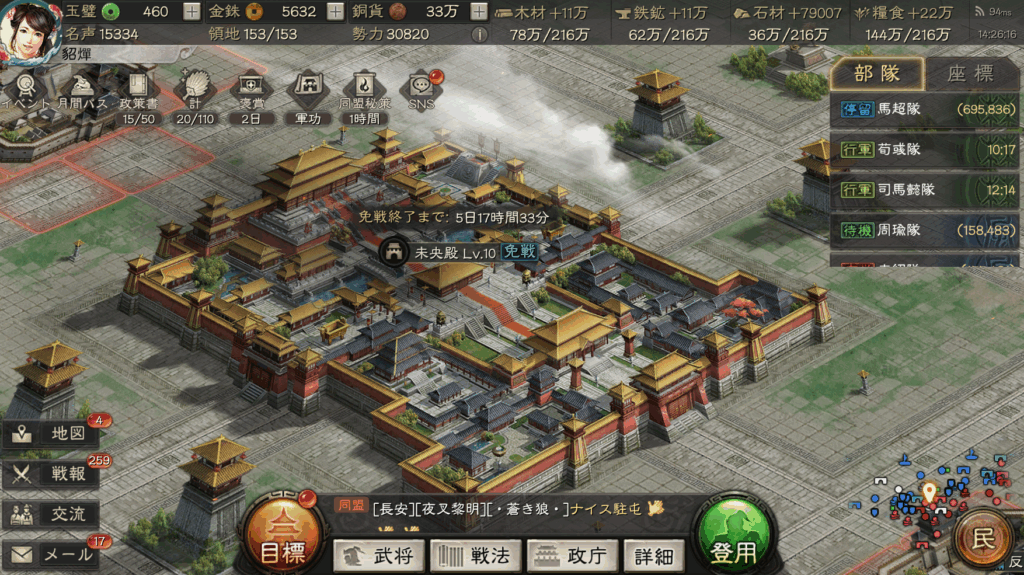The width and height of the screenshot is (1024, 575).
Task: Tap the round 民 button
Action: click(x=984, y=541)
